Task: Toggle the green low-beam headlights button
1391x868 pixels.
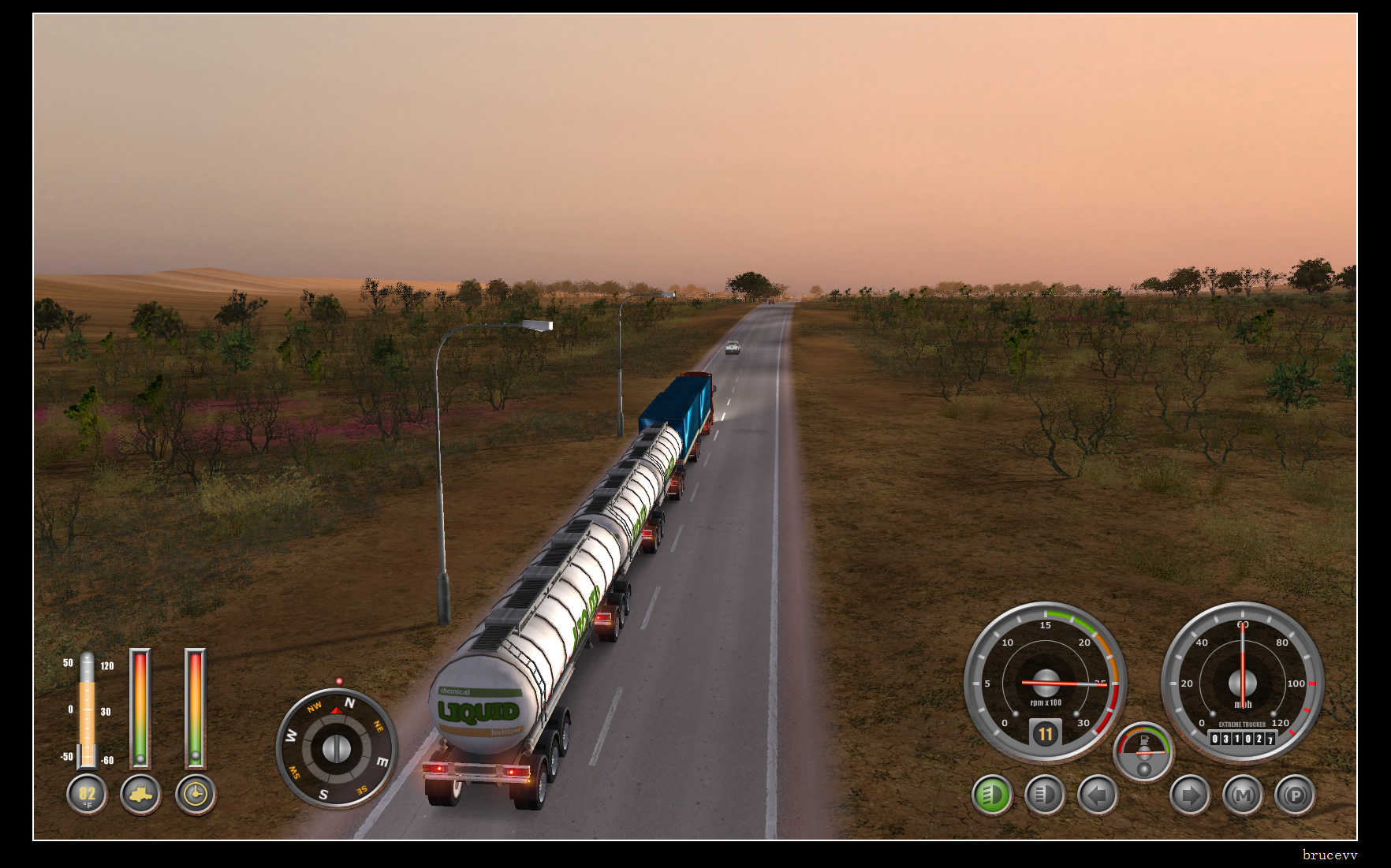Action: (992, 795)
